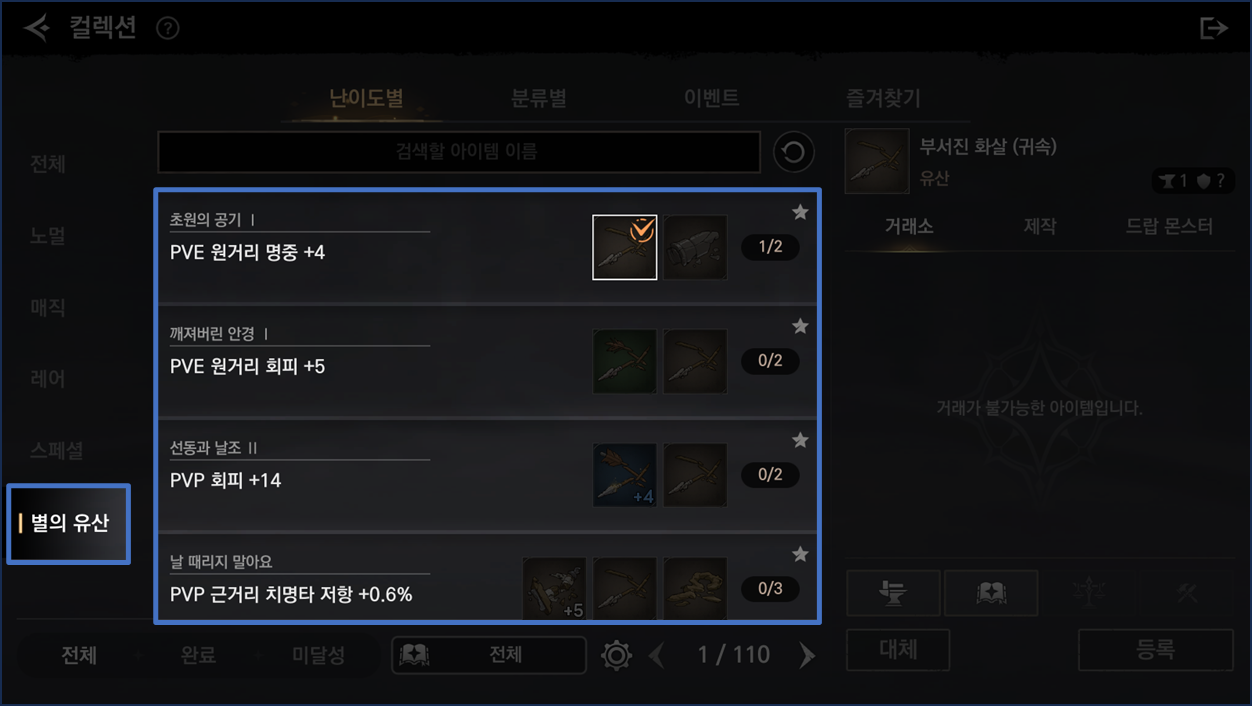This screenshot has height=706, width=1252.
Task: Select the 별의 유산 category
Action: (x=69, y=523)
